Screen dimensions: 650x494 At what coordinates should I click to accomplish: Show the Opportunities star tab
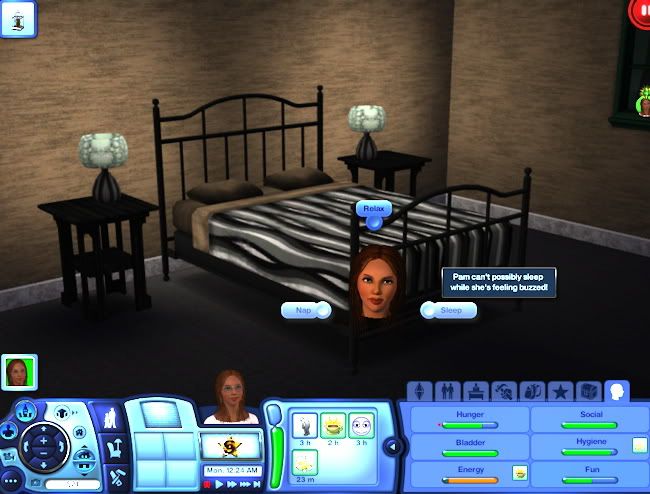[x=561, y=391]
